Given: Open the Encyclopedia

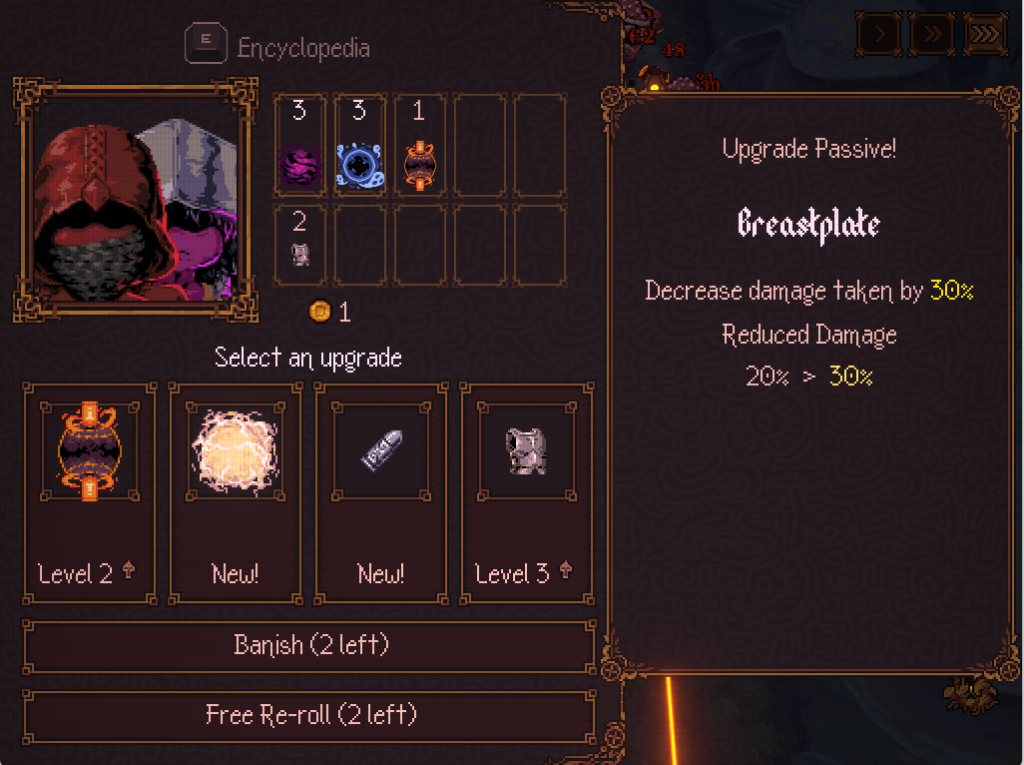Looking at the screenshot, I should 280,47.
